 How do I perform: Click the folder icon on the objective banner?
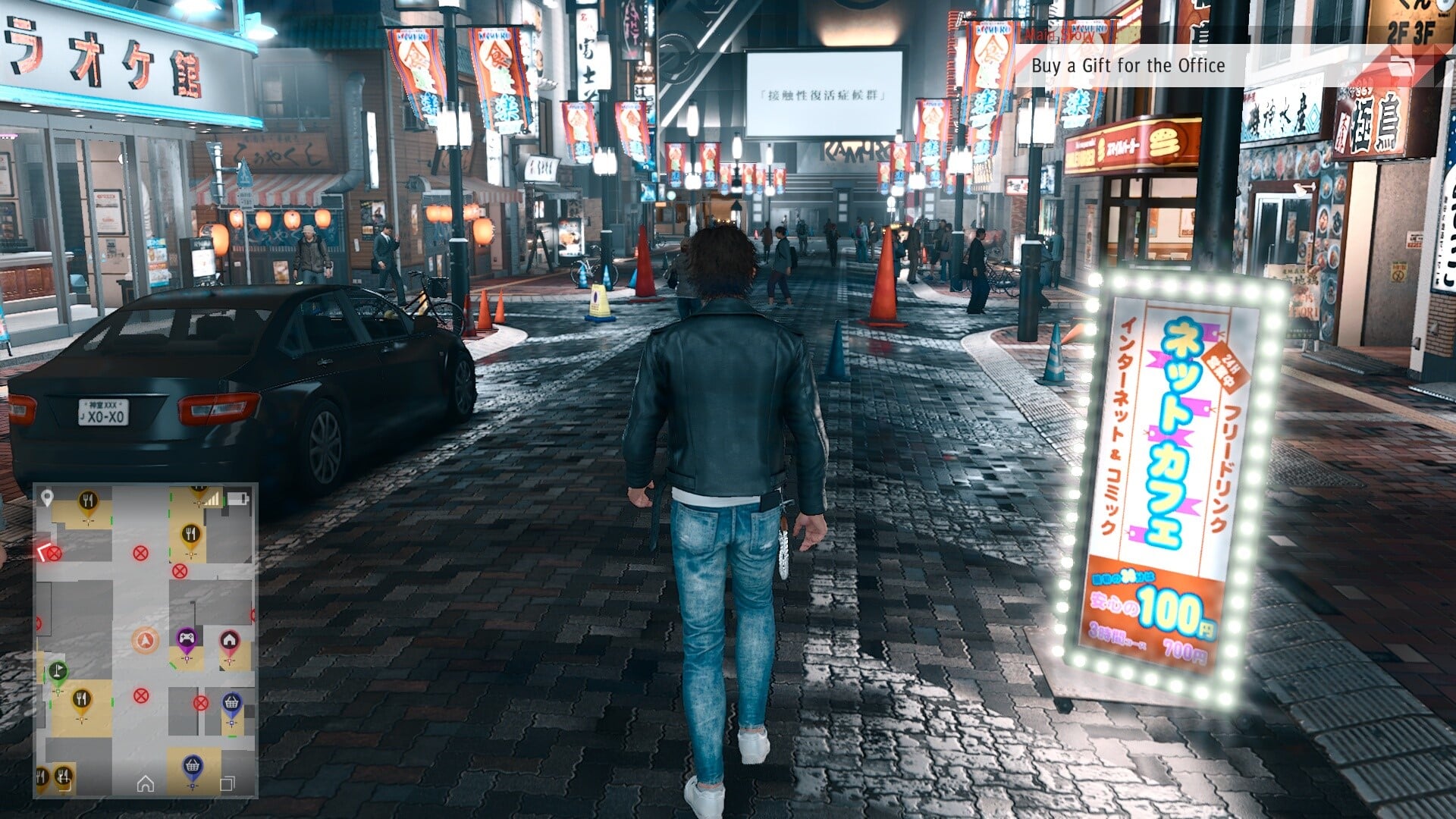pos(1402,66)
